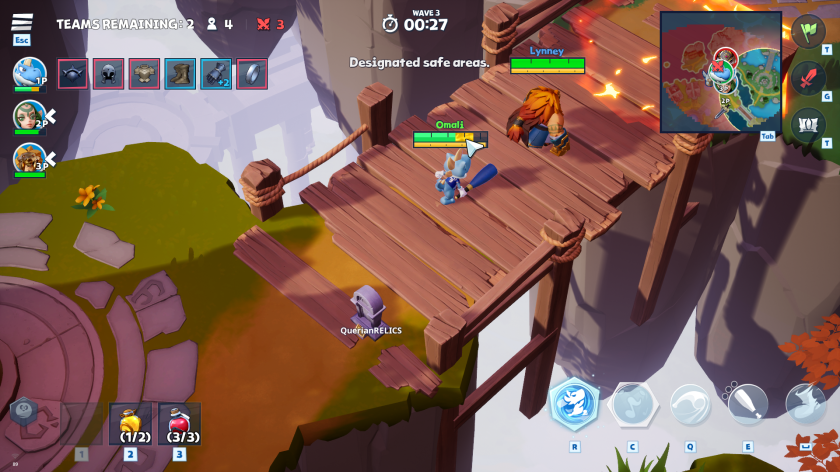Inspect the silver ring equipment slot
The height and width of the screenshot is (472, 840).
pos(252,74)
